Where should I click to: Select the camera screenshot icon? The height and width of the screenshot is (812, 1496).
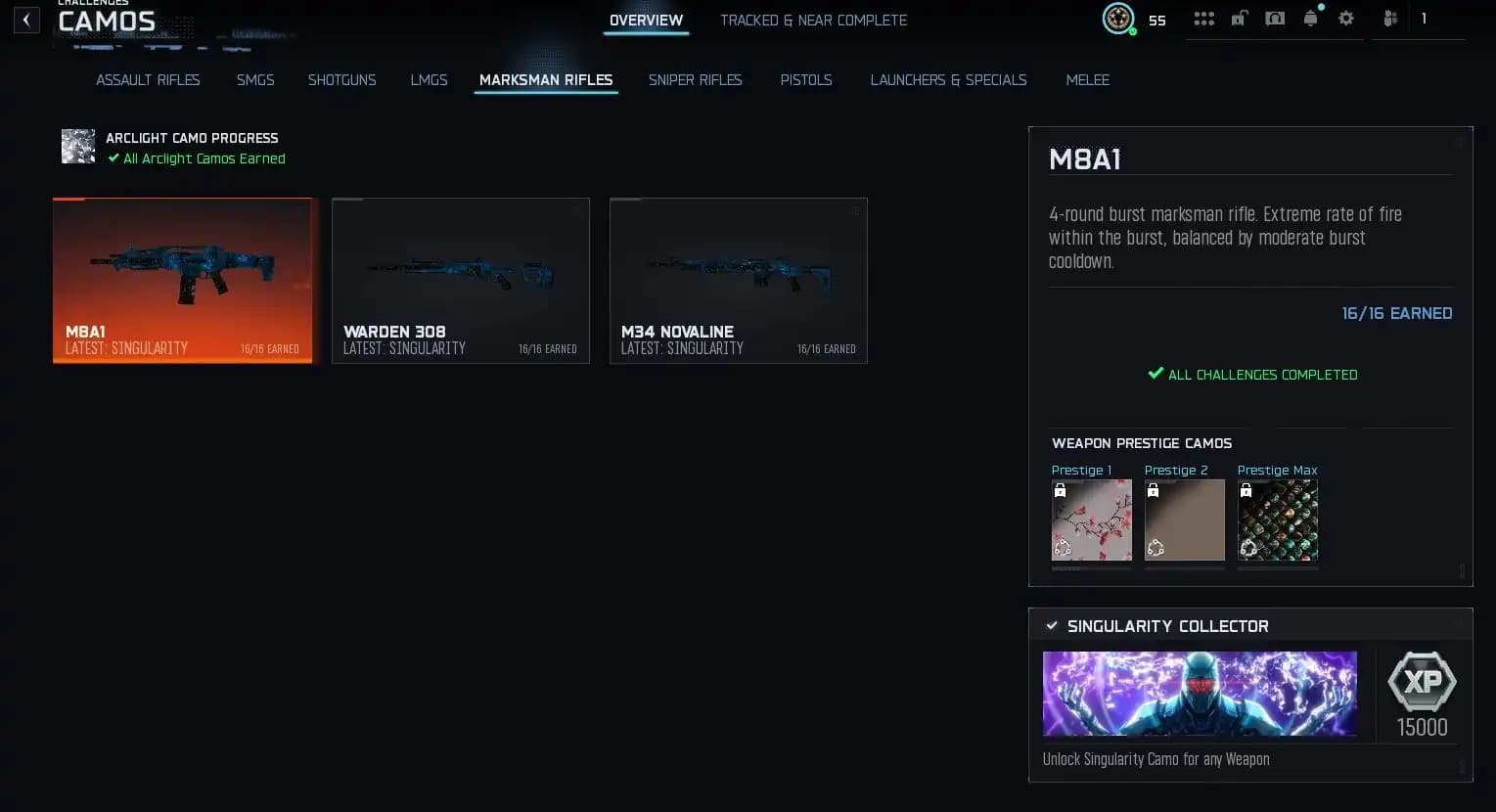pyautogui.click(x=1274, y=19)
